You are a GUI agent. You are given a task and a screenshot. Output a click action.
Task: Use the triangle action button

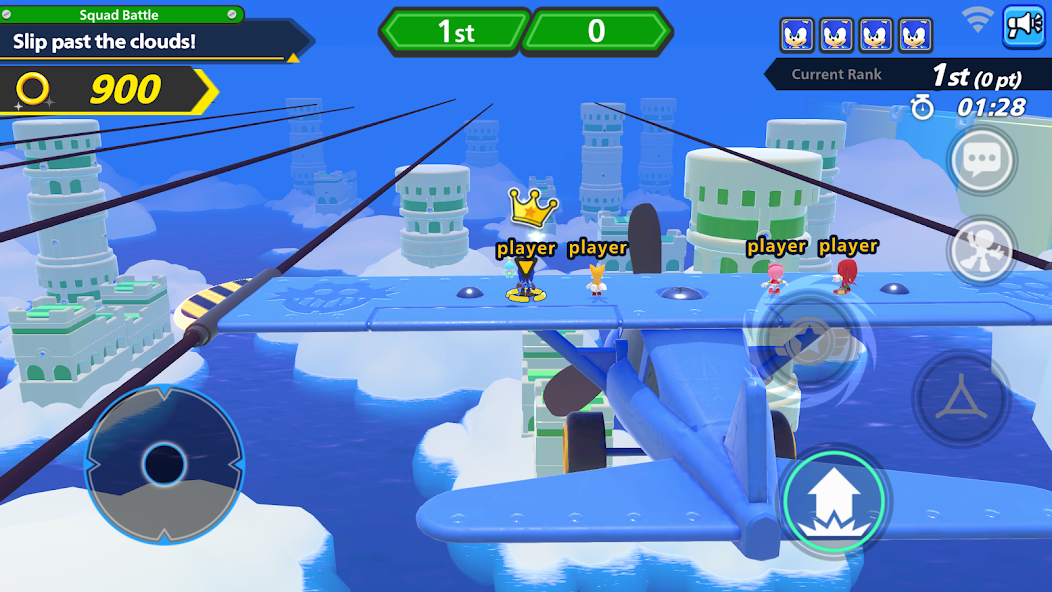pos(961,398)
